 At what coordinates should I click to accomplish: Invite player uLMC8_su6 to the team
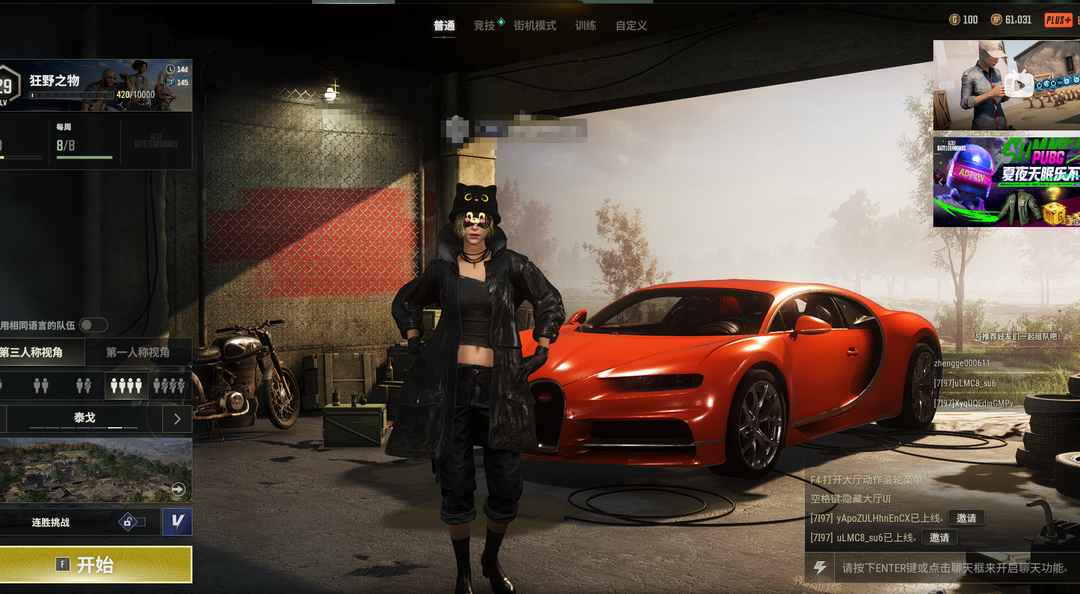pos(939,538)
